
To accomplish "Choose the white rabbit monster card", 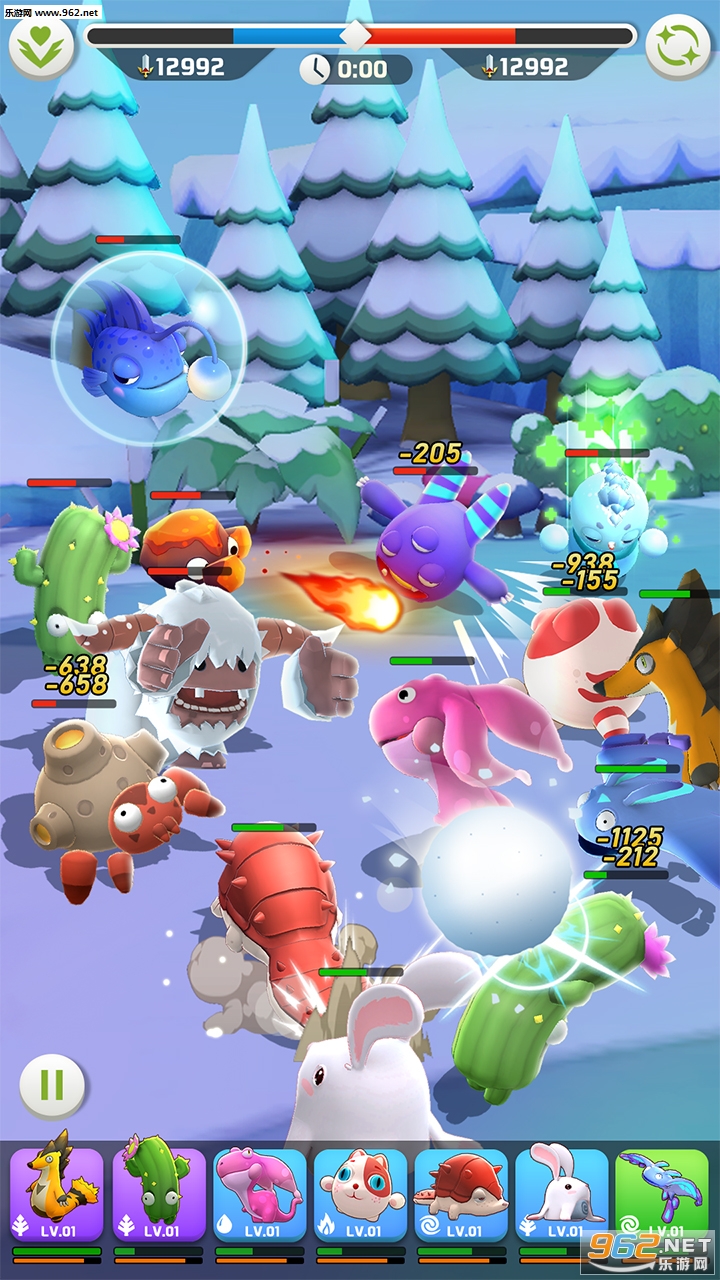I will (x=562, y=1196).
